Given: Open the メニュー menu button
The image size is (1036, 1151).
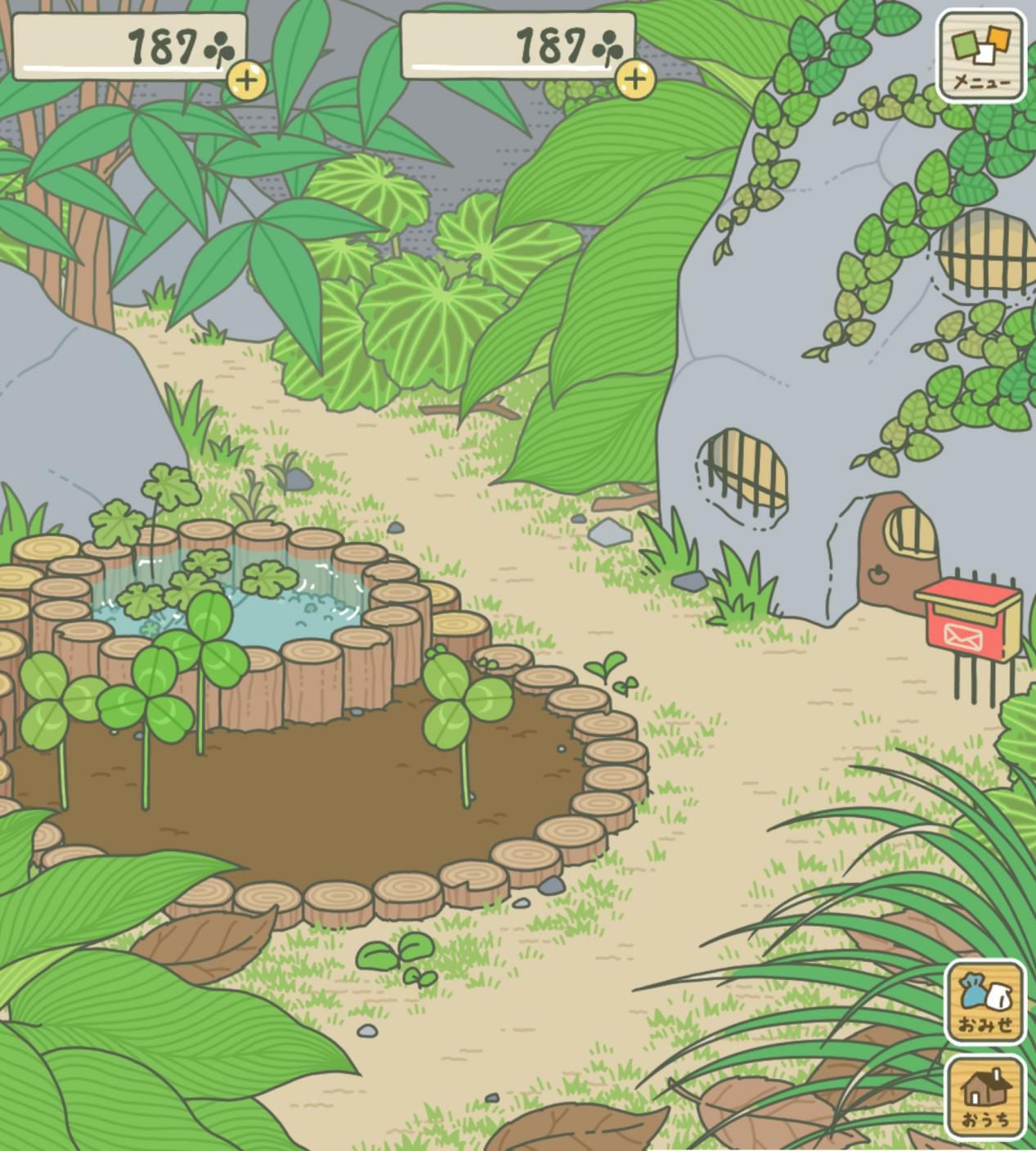Looking at the screenshot, I should [x=981, y=55].
